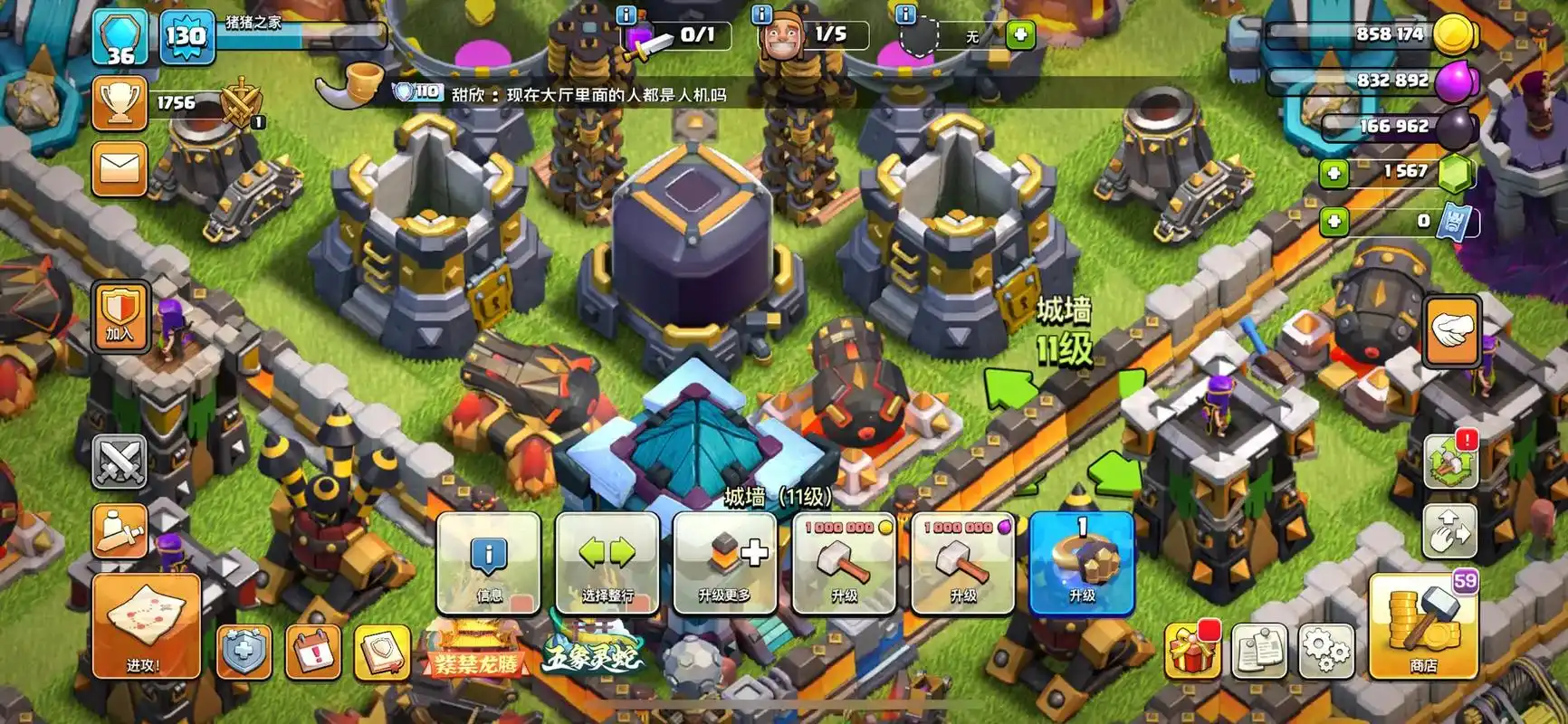Open the shield with plus icon
This screenshot has height=724, width=1568.
tap(244, 650)
